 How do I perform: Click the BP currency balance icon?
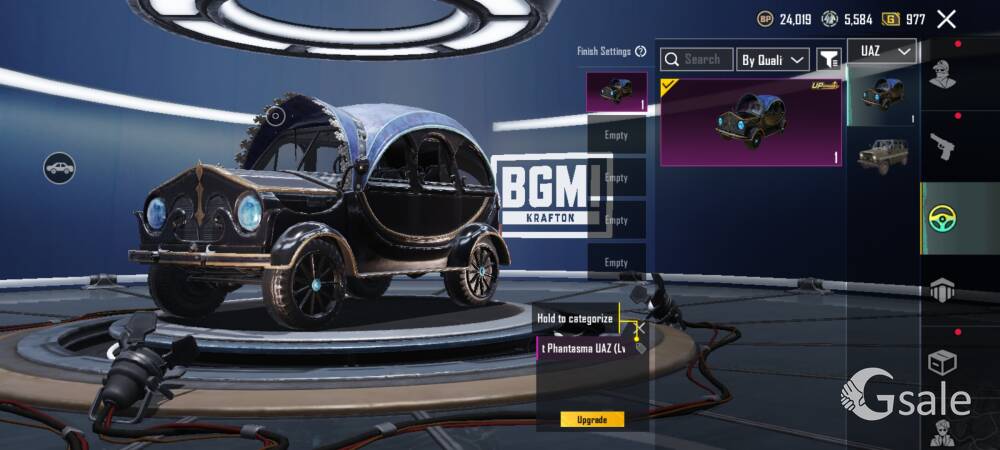pyautogui.click(x=766, y=19)
